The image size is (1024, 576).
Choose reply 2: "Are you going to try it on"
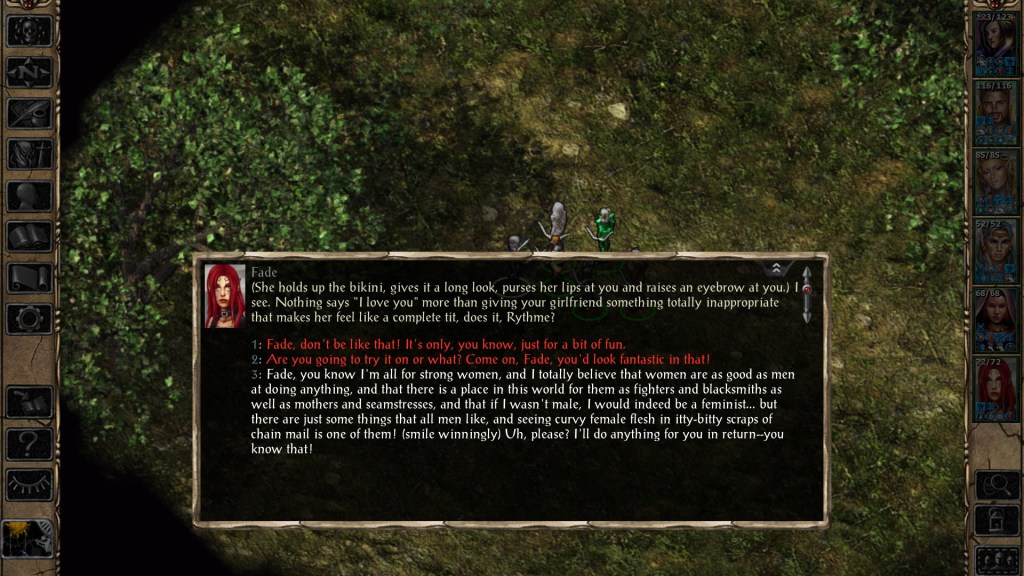click(487, 359)
